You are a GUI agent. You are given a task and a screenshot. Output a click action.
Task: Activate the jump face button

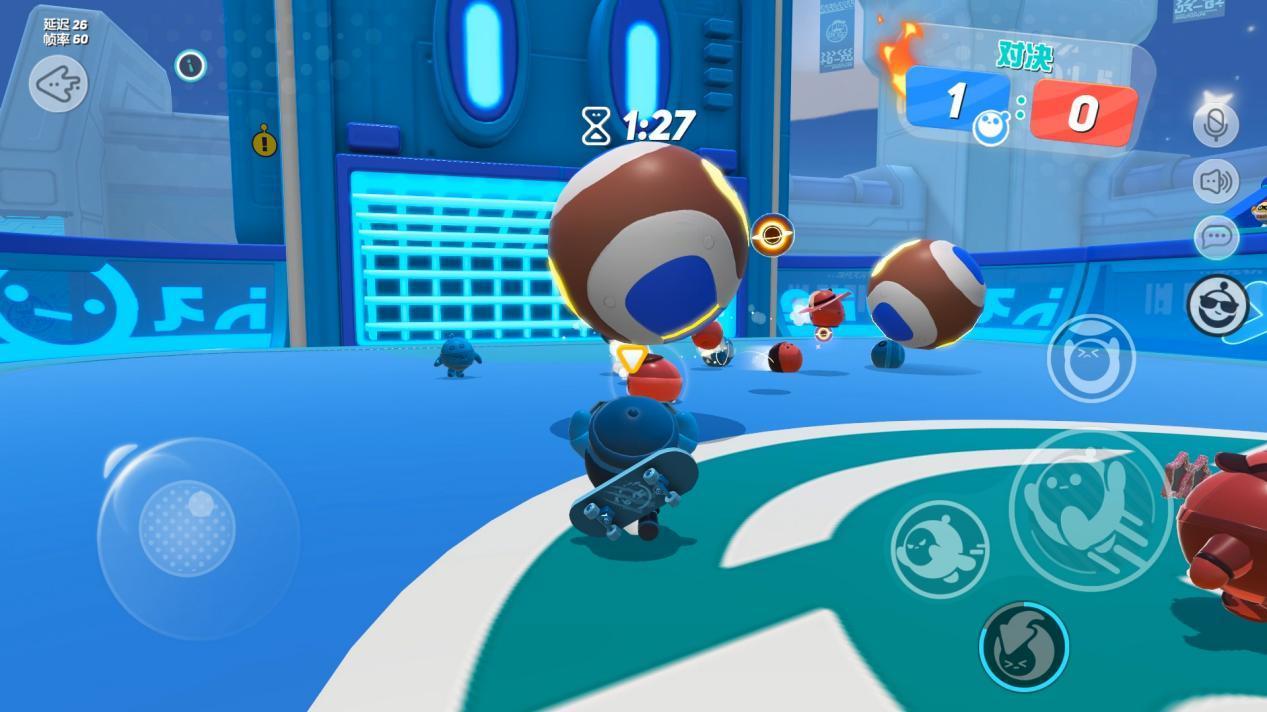pyautogui.click(x=1090, y=358)
